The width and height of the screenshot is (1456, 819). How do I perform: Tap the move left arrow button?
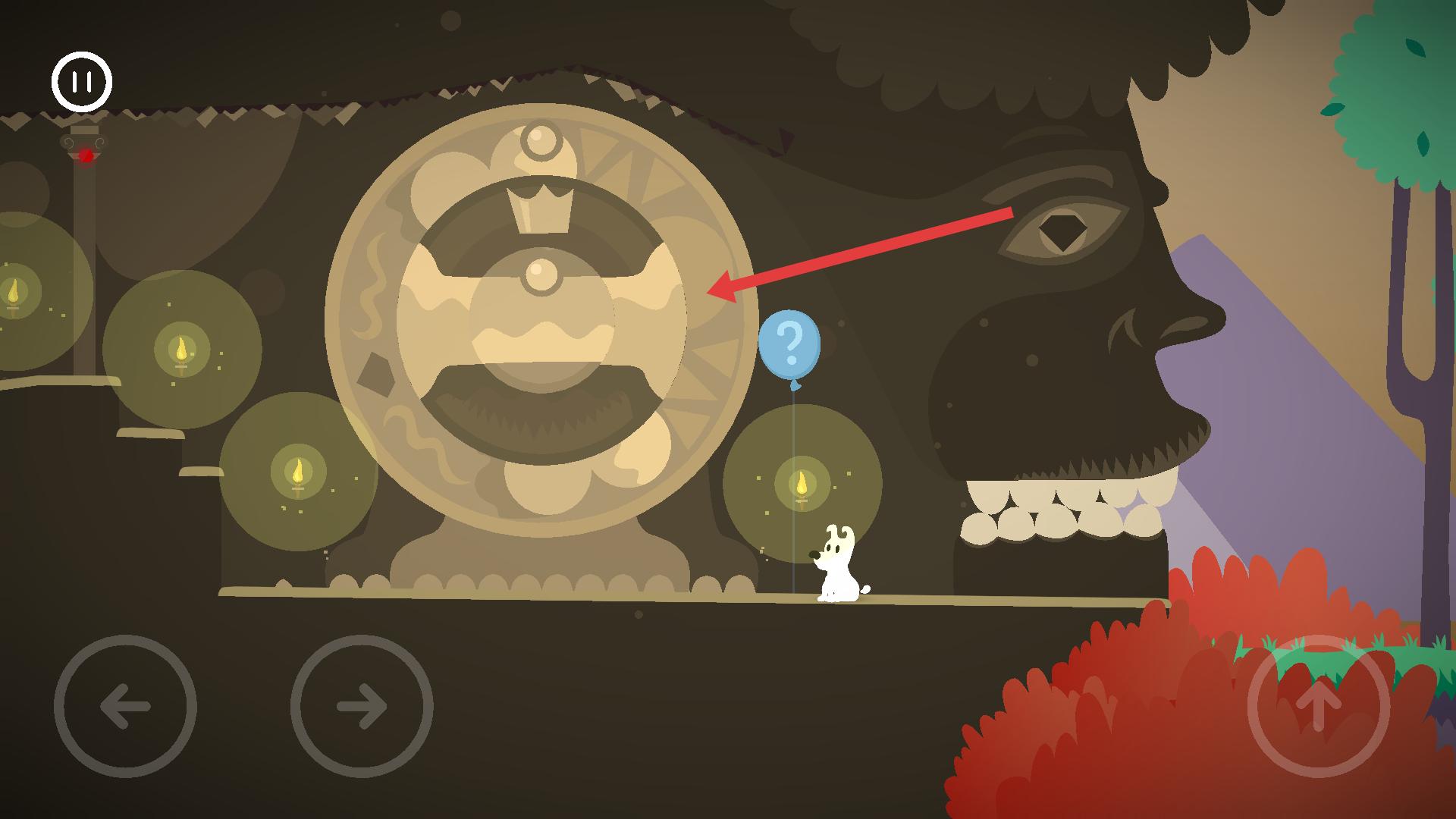(x=125, y=706)
